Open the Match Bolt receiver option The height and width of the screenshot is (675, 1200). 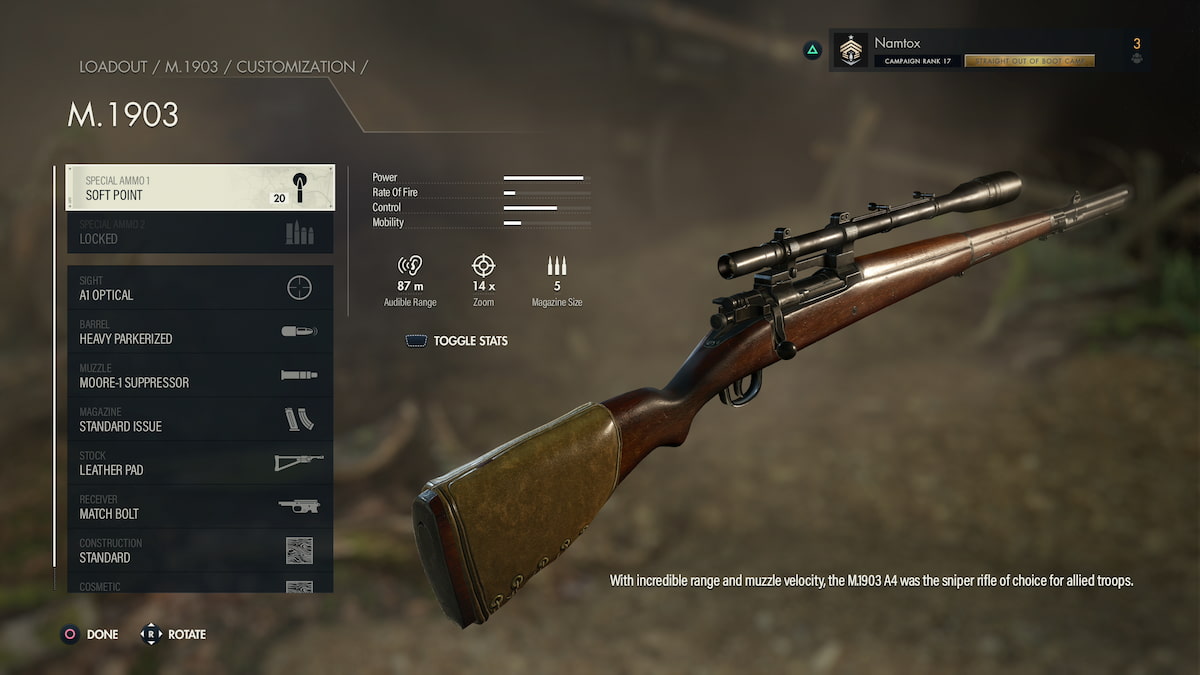point(200,507)
